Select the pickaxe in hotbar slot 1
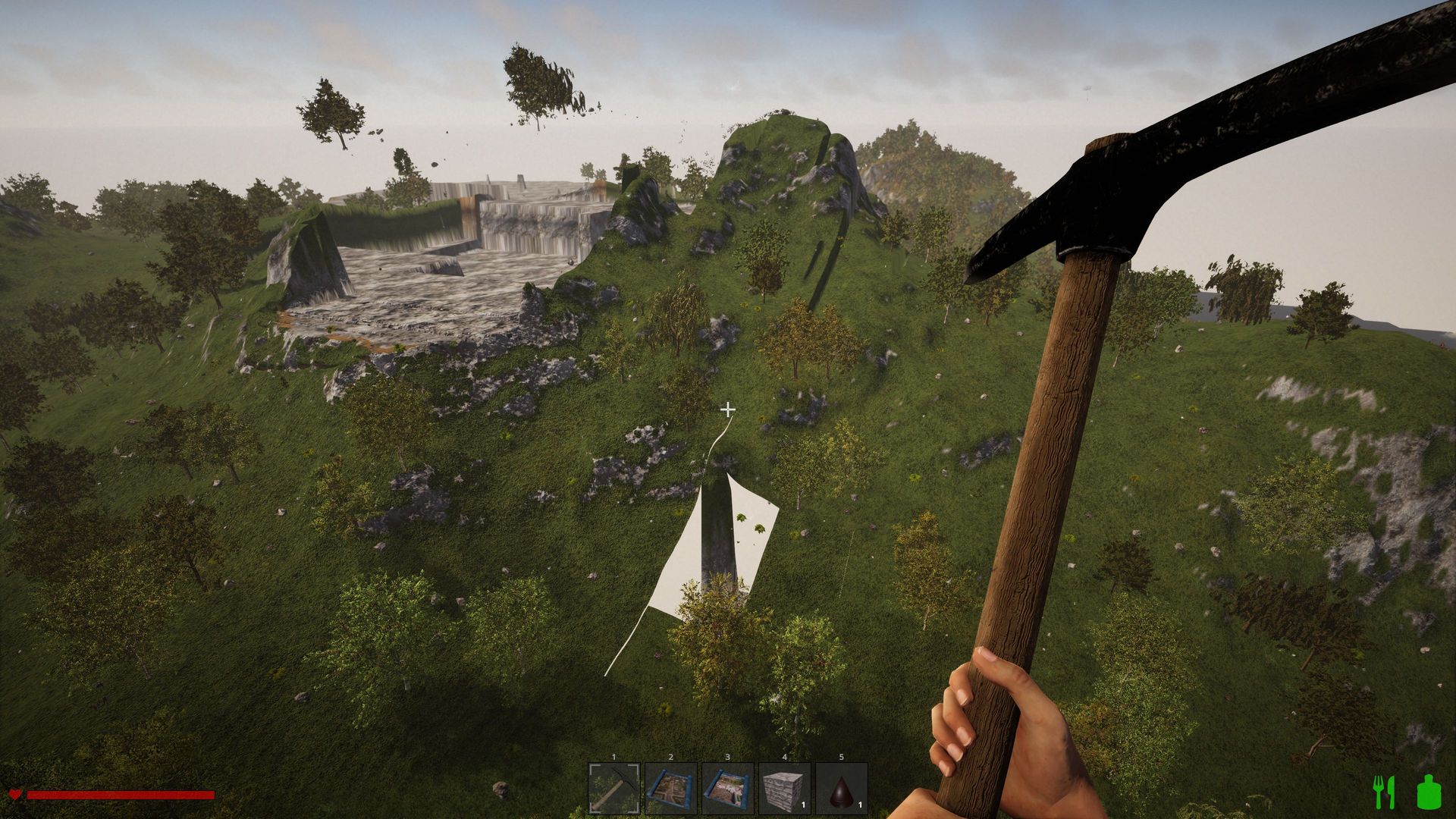 pos(614,789)
